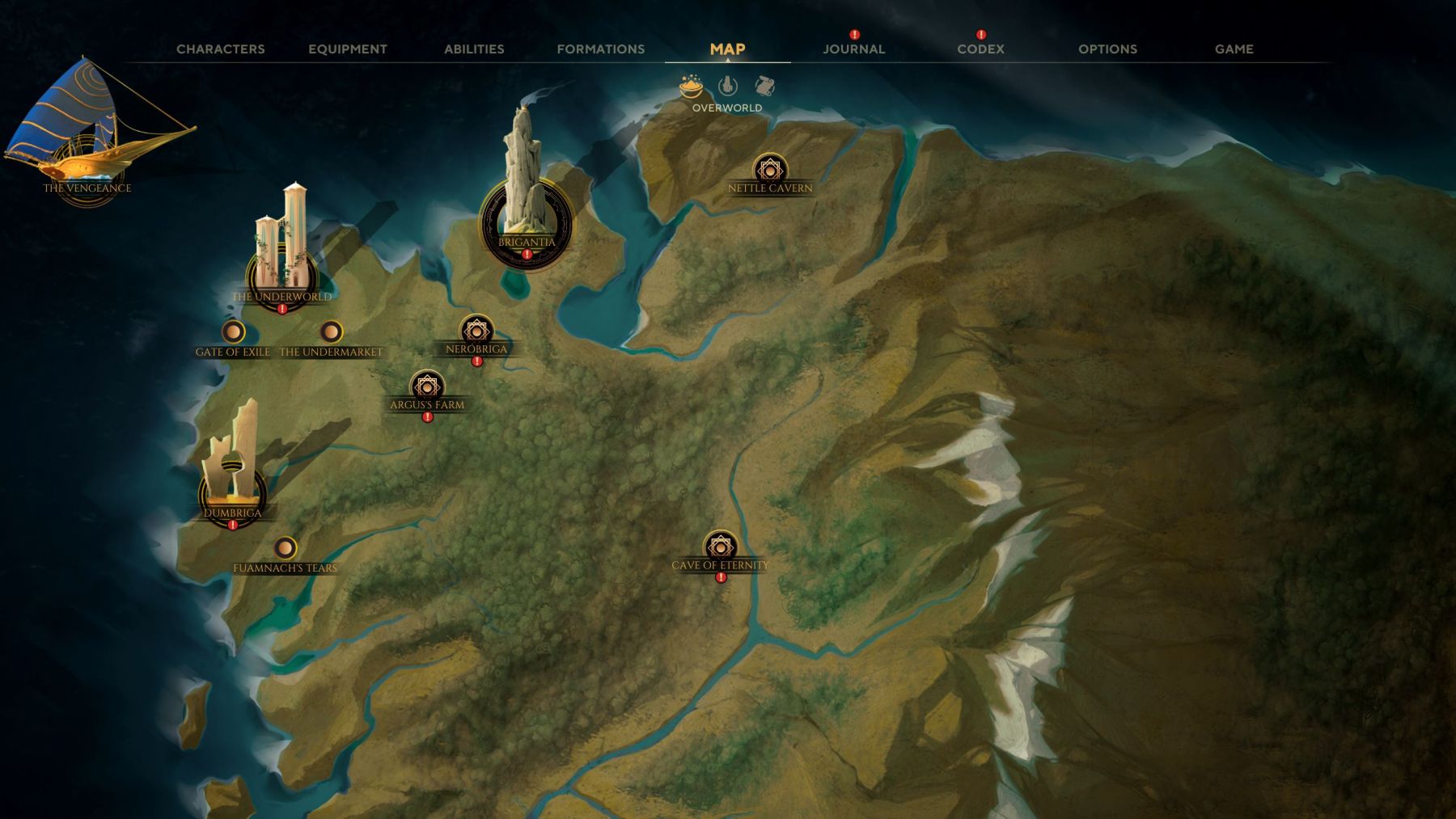Go to the Abilities tab
The image size is (1456, 819).
[474, 49]
